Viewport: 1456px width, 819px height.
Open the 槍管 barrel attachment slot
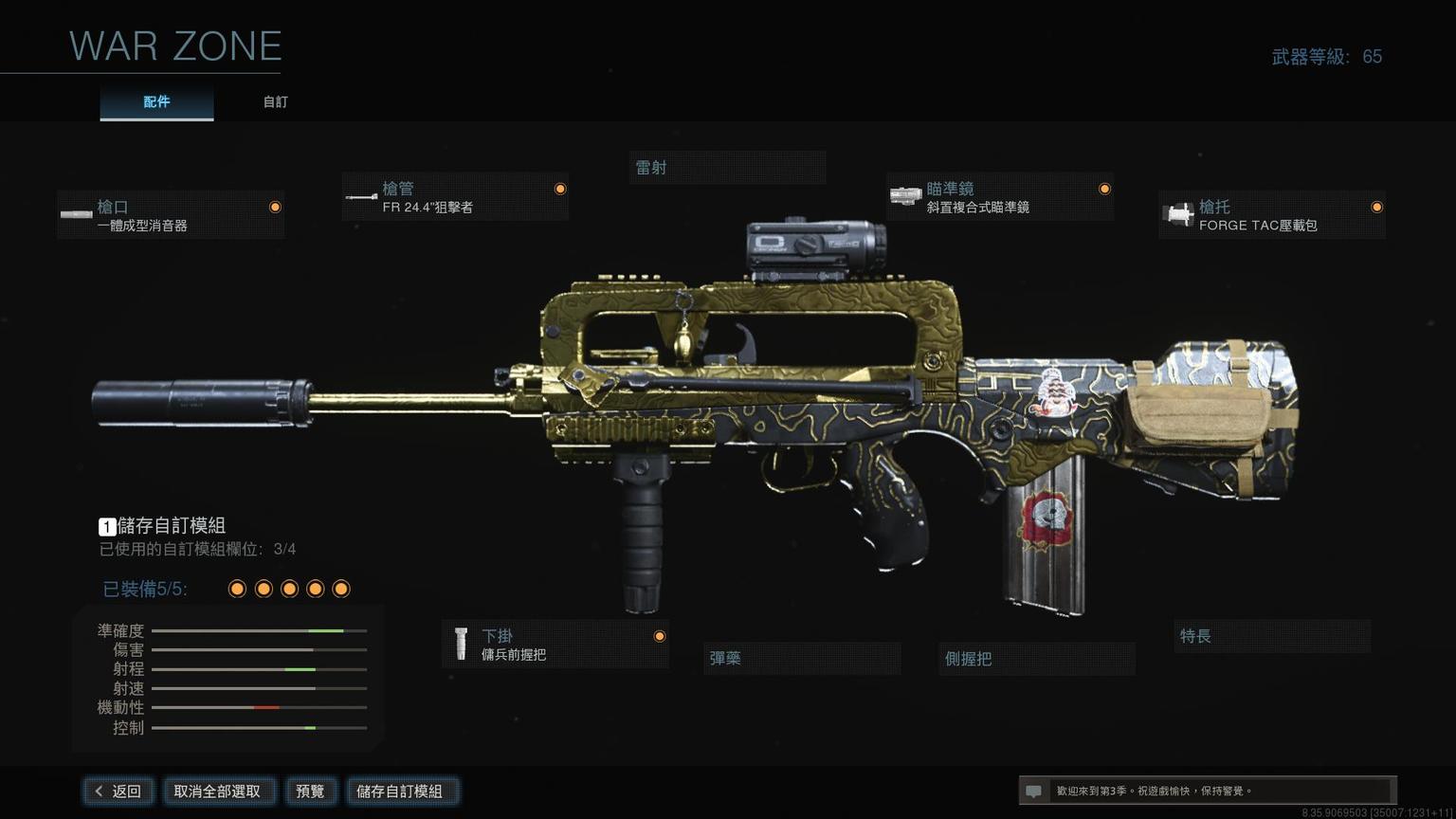pyautogui.click(x=455, y=197)
